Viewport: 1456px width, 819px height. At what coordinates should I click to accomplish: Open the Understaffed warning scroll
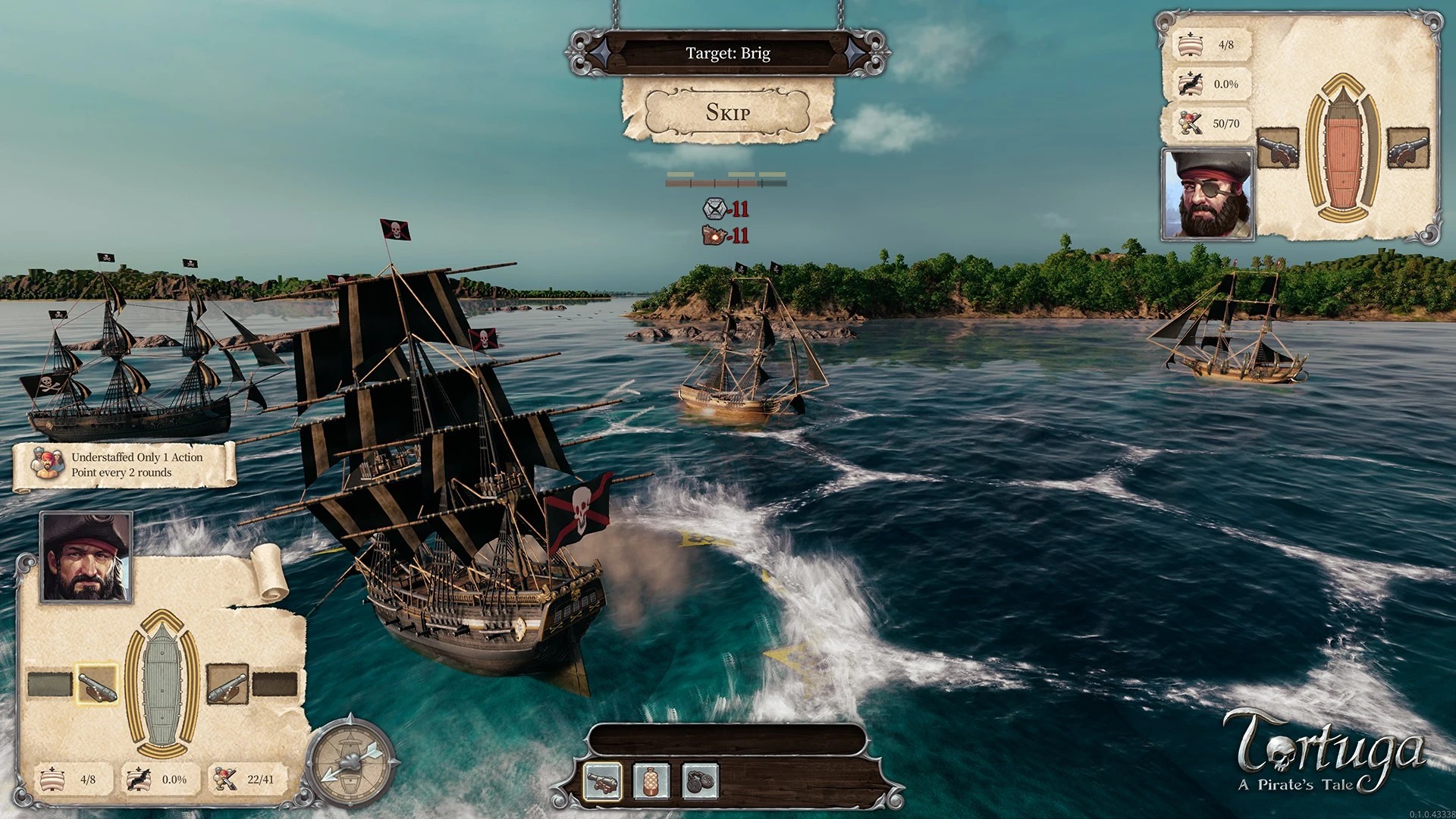[125, 465]
